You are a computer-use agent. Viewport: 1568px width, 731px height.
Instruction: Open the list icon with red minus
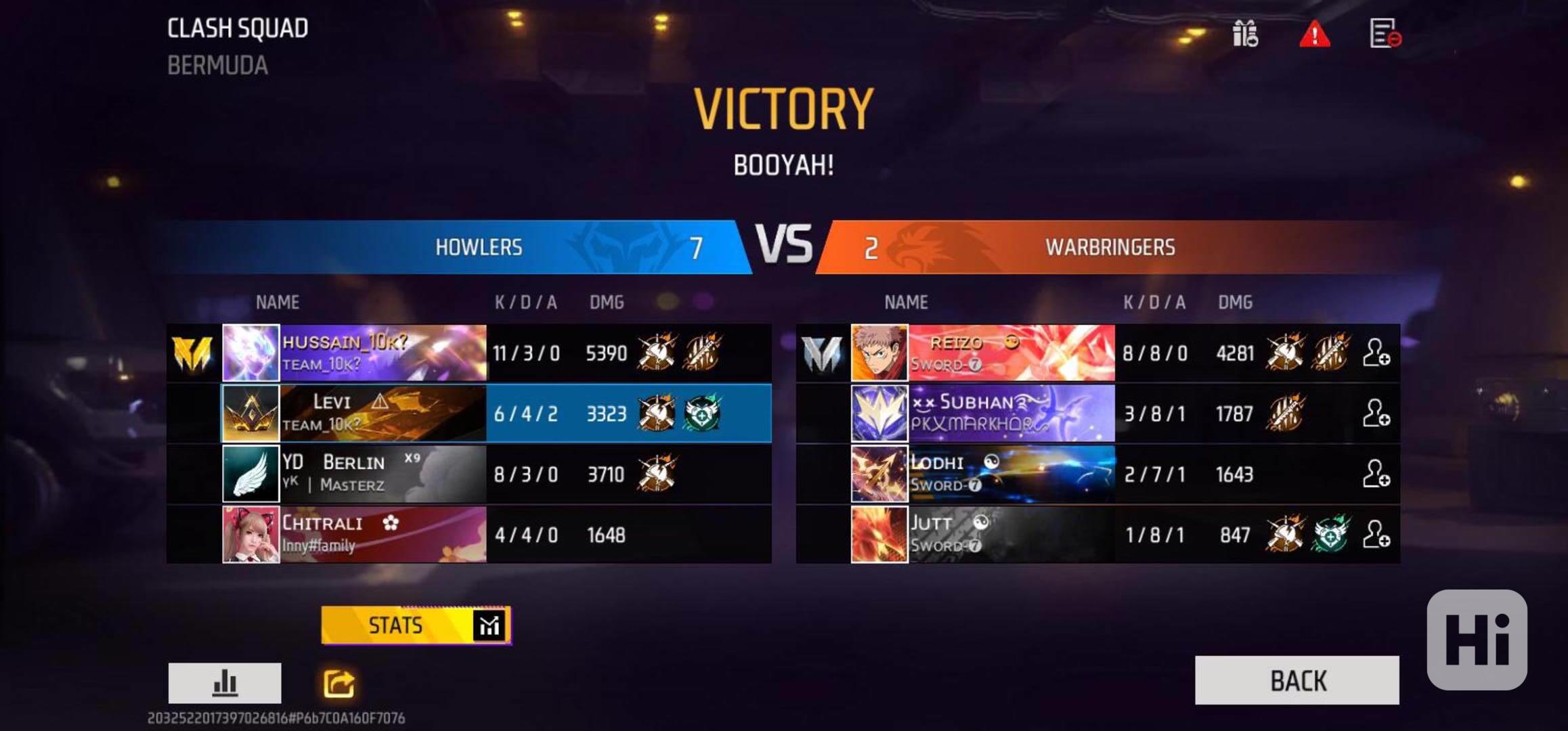[x=1385, y=33]
